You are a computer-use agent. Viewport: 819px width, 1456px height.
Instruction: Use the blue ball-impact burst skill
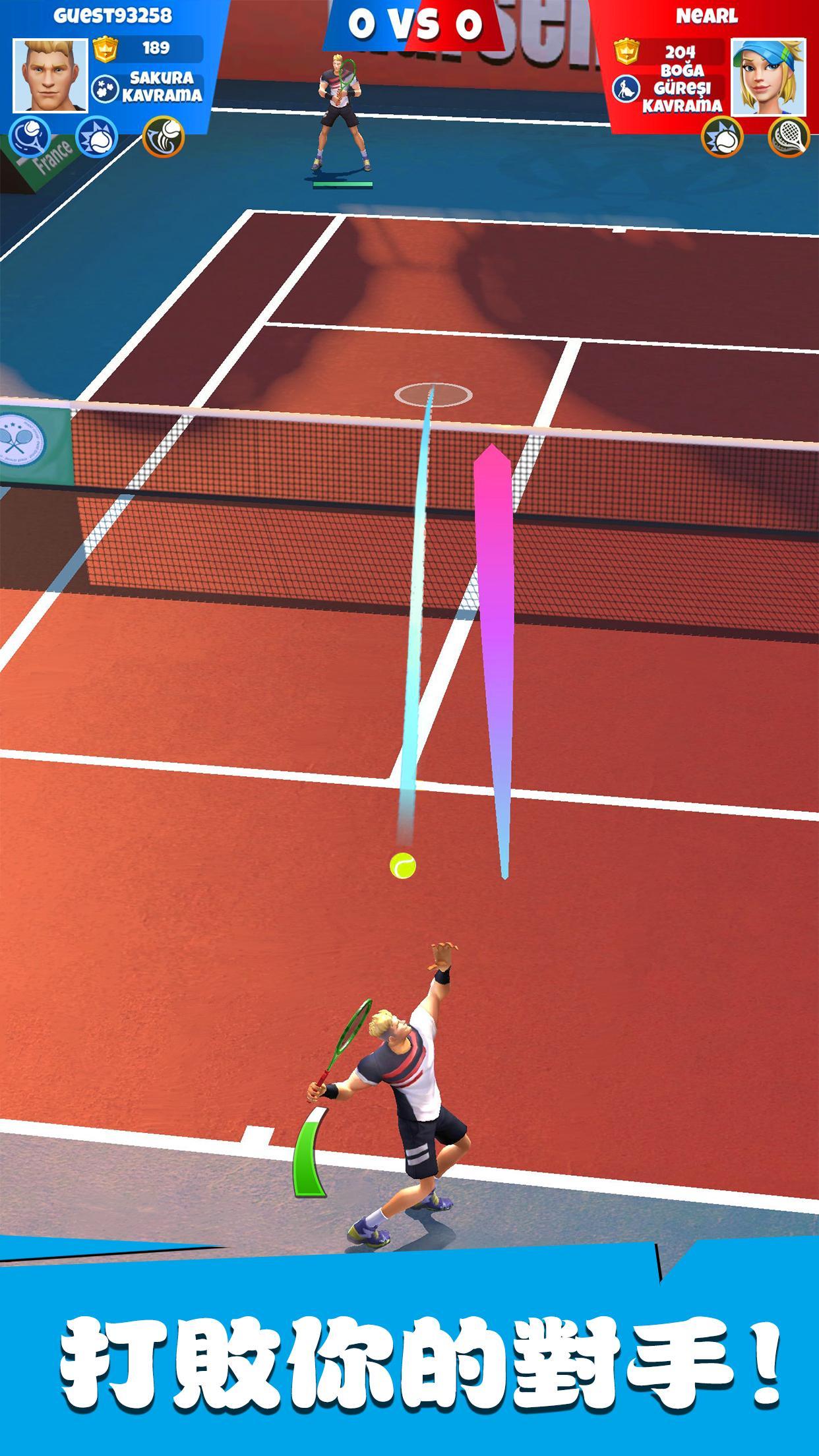[x=97, y=138]
